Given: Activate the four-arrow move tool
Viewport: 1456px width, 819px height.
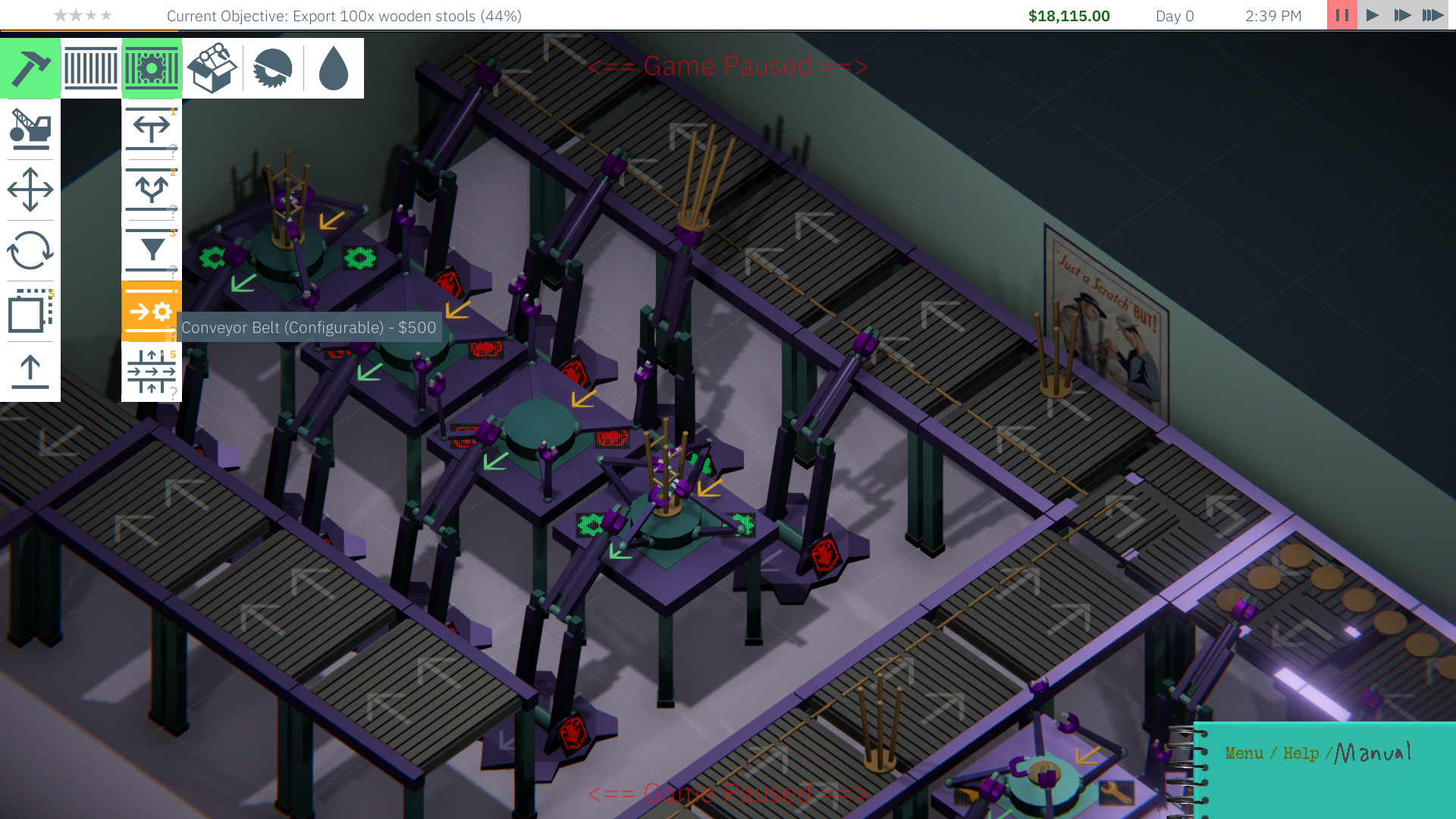Looking at the screenshot, I should (x=30, y=190).
